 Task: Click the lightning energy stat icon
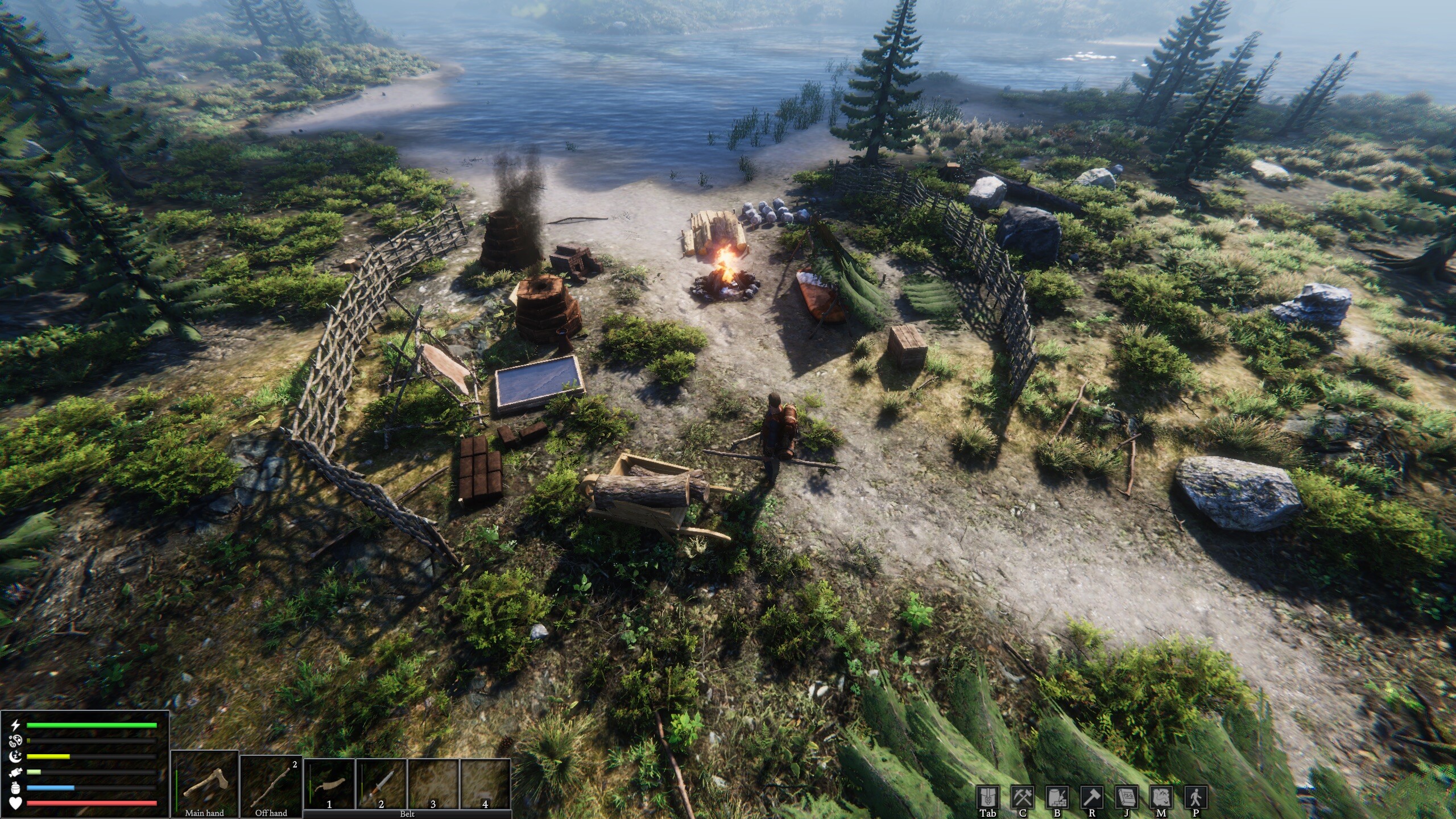point(15,725)
